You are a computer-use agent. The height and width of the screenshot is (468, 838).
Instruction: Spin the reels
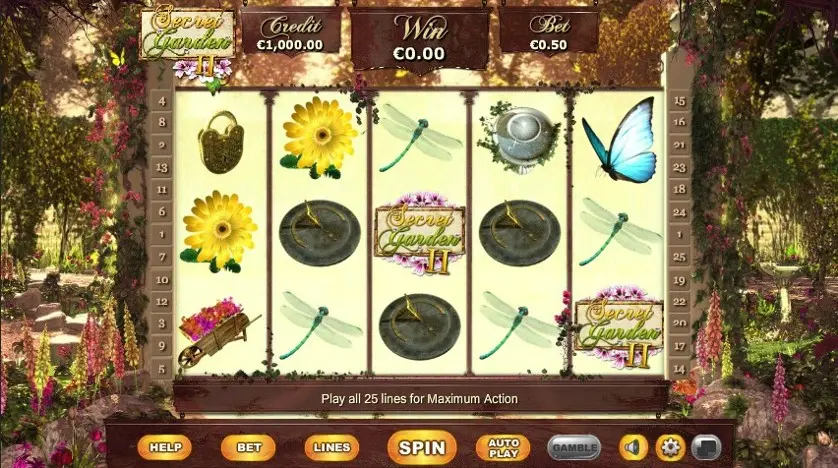point(421,448)
